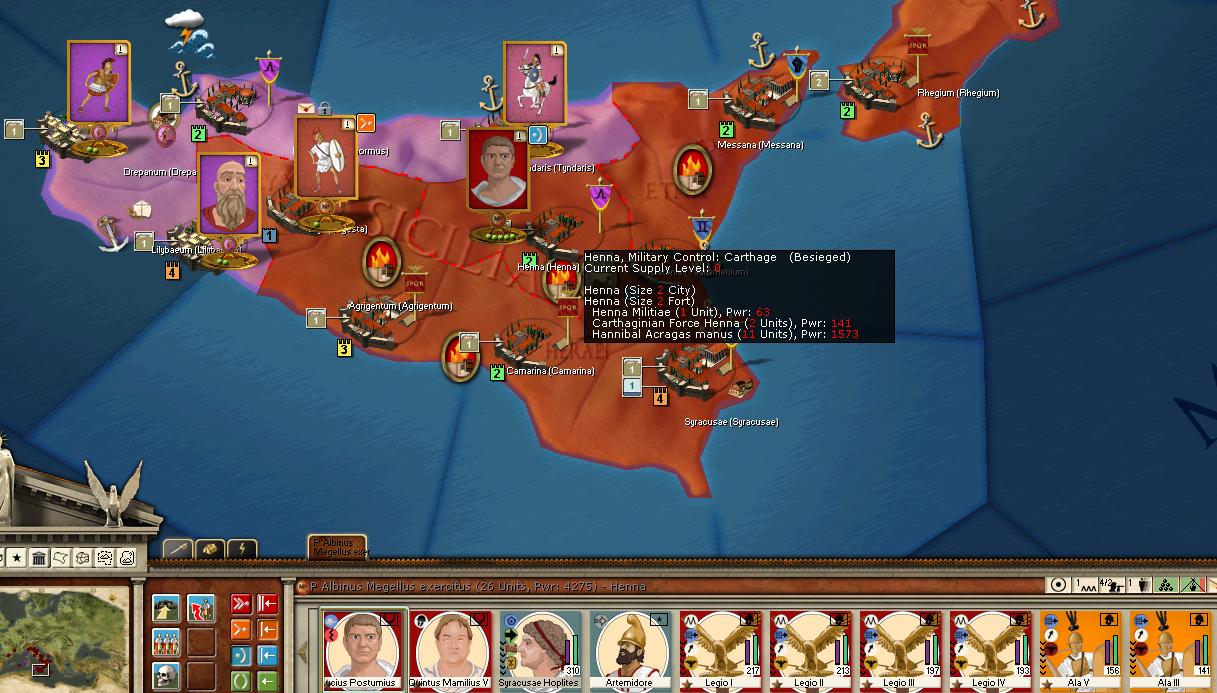Select the Artemidore commander card

630,650
